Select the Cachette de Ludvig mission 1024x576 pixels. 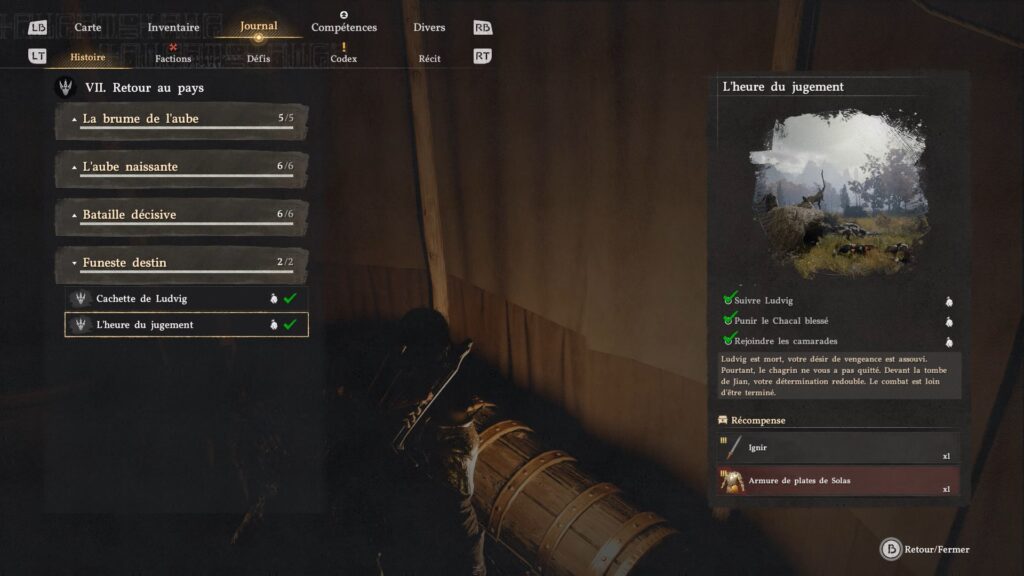(186, 298)
